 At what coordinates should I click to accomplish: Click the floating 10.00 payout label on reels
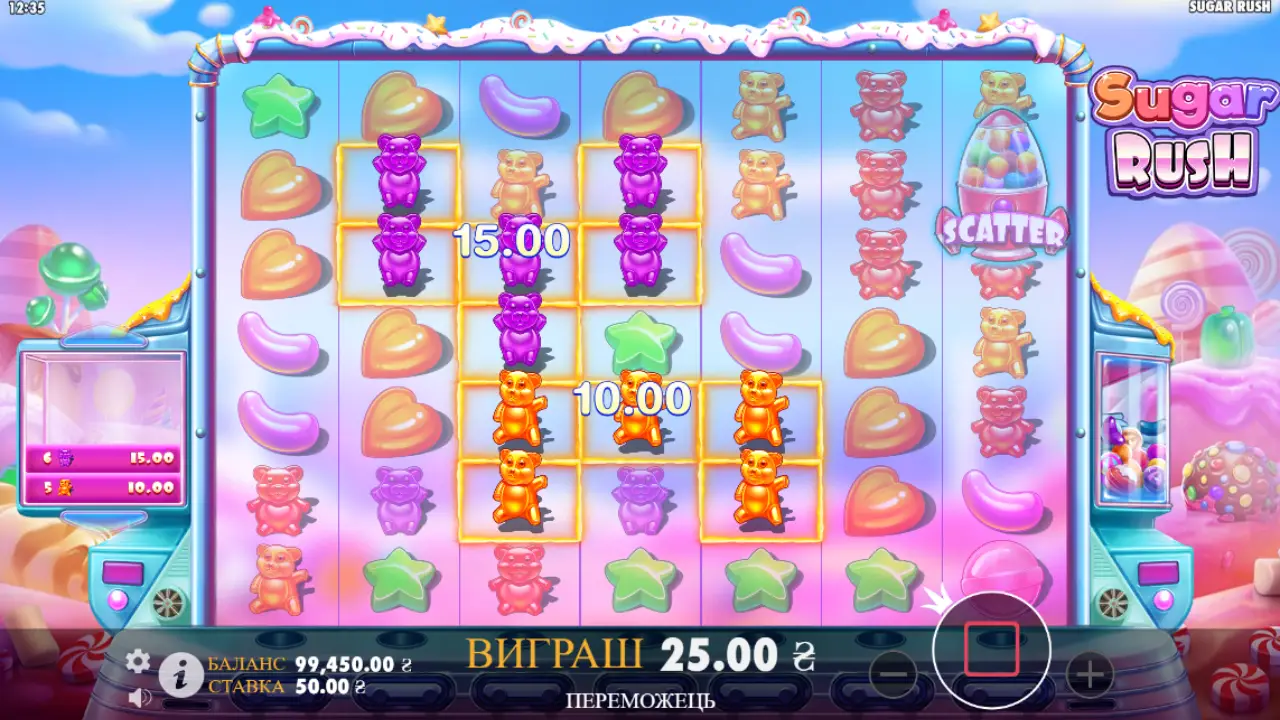(x=634, y=402)
